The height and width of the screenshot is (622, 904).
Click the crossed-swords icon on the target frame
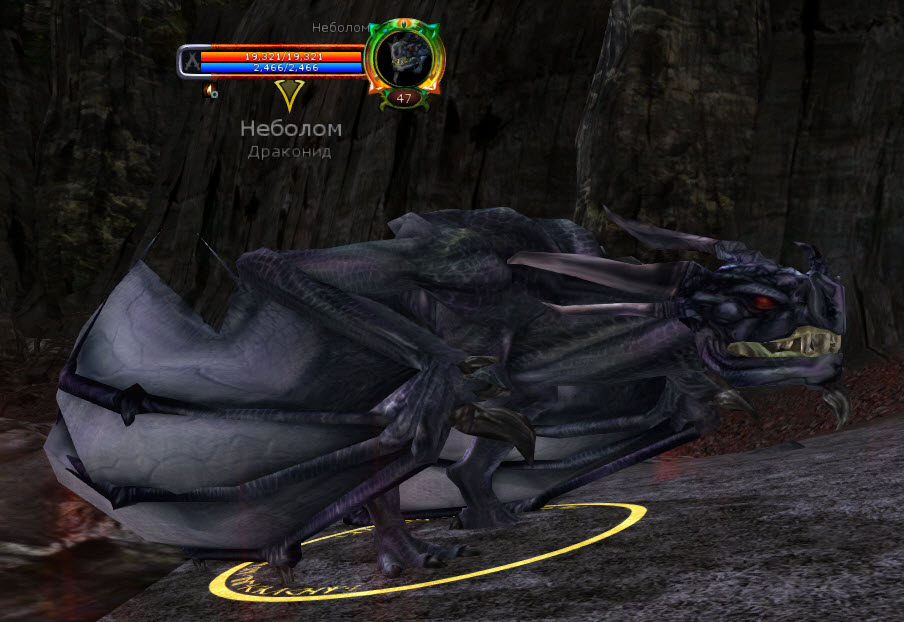tap(189, 62)
